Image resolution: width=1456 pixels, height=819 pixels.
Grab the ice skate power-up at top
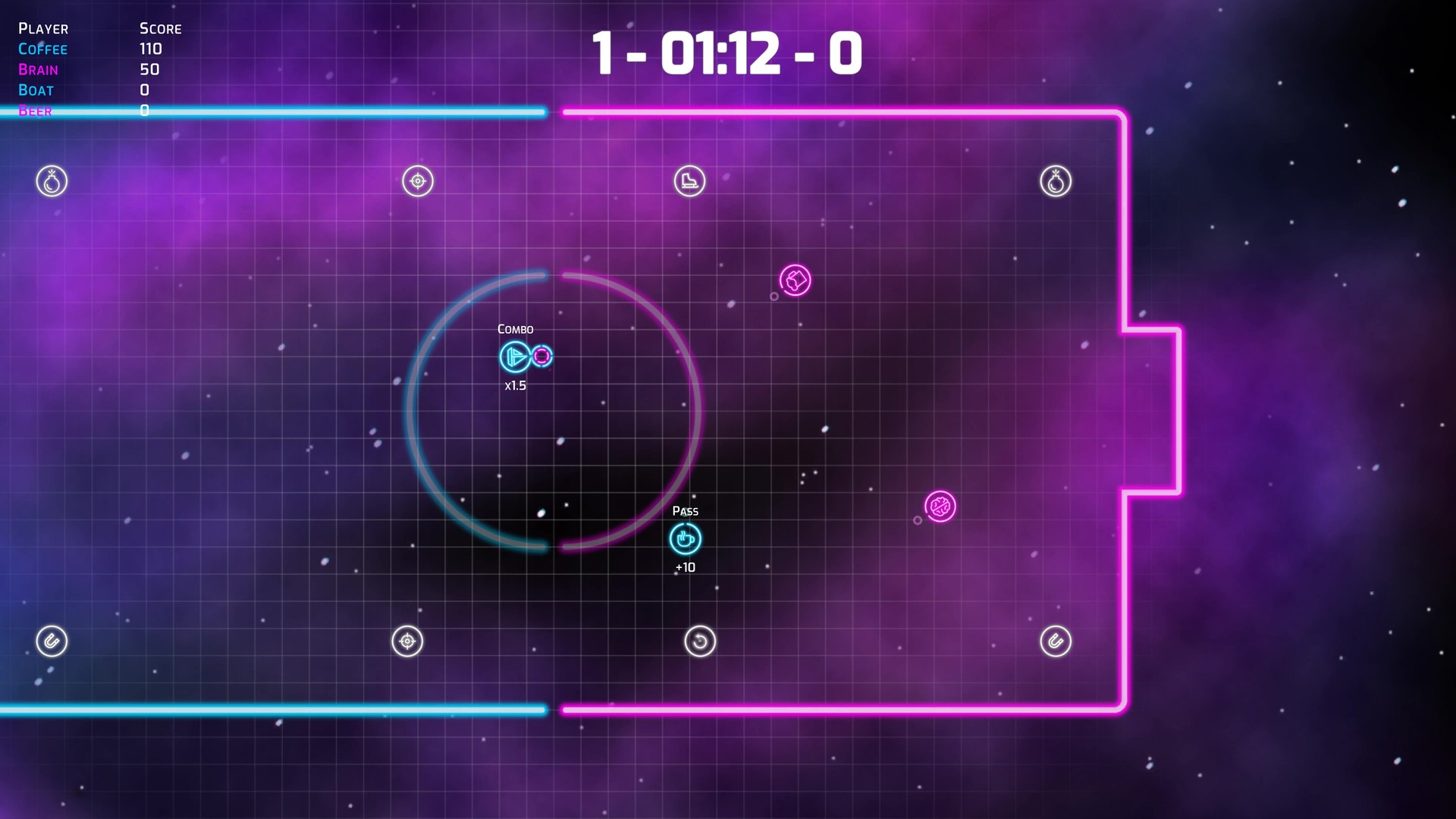(x=689, y=180)
